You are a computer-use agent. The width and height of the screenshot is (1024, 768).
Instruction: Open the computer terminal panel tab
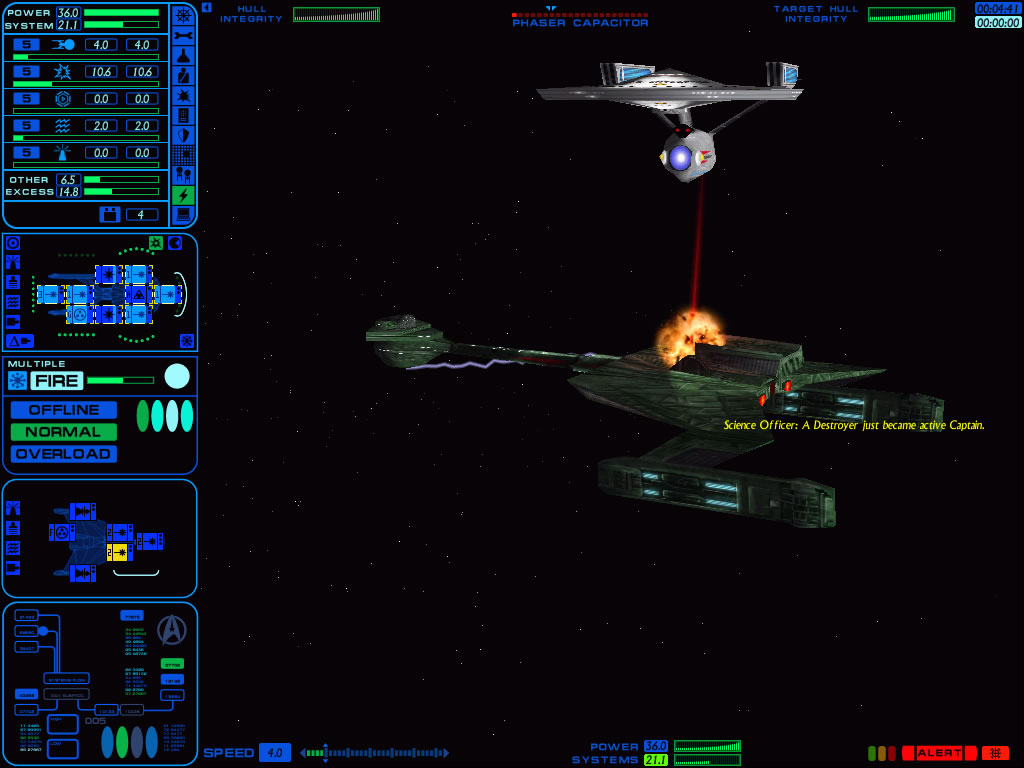[x=183, y=215]
